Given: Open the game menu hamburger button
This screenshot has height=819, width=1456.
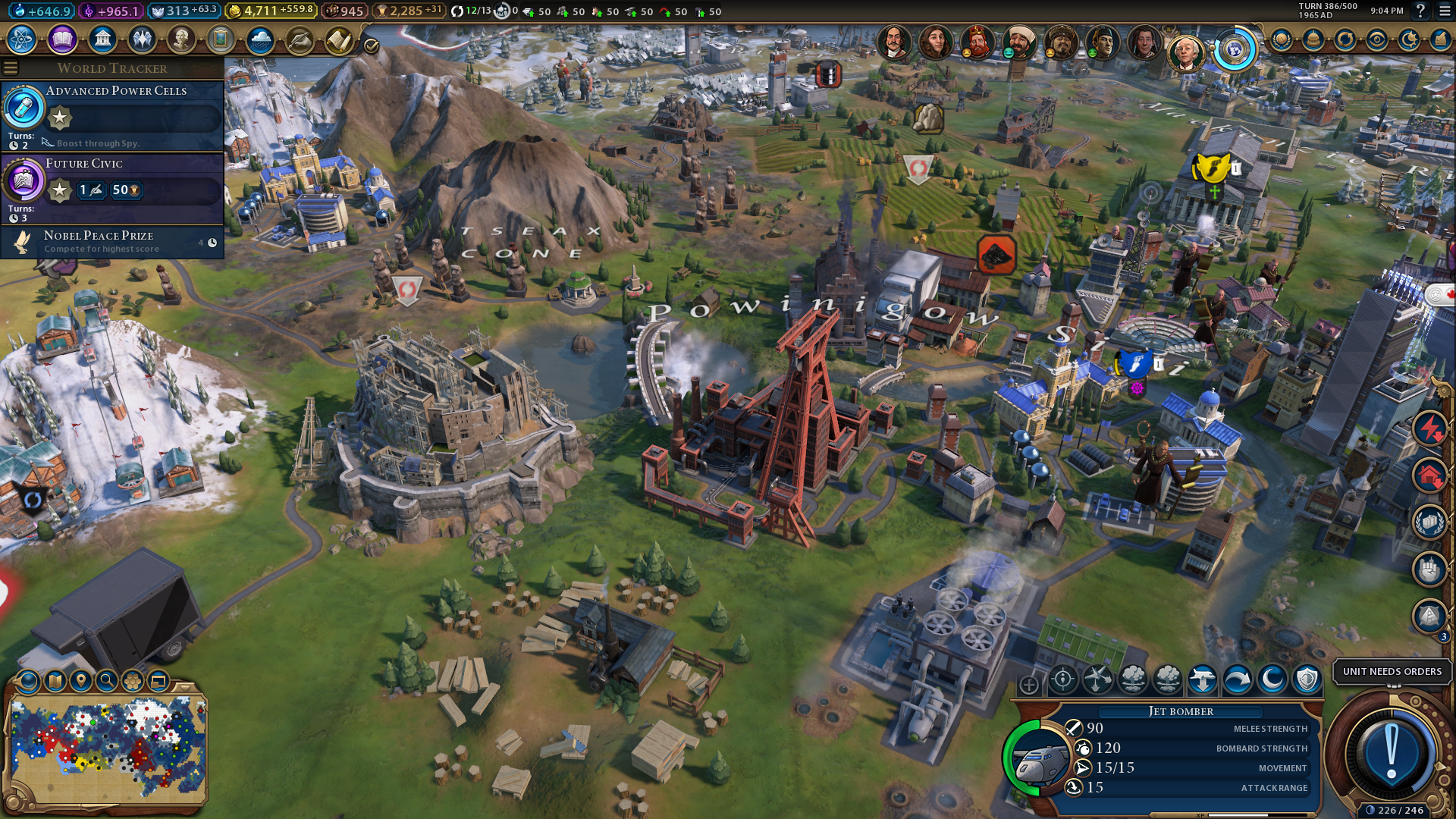Looking at the screenshot, I should tap(1442, 11).
